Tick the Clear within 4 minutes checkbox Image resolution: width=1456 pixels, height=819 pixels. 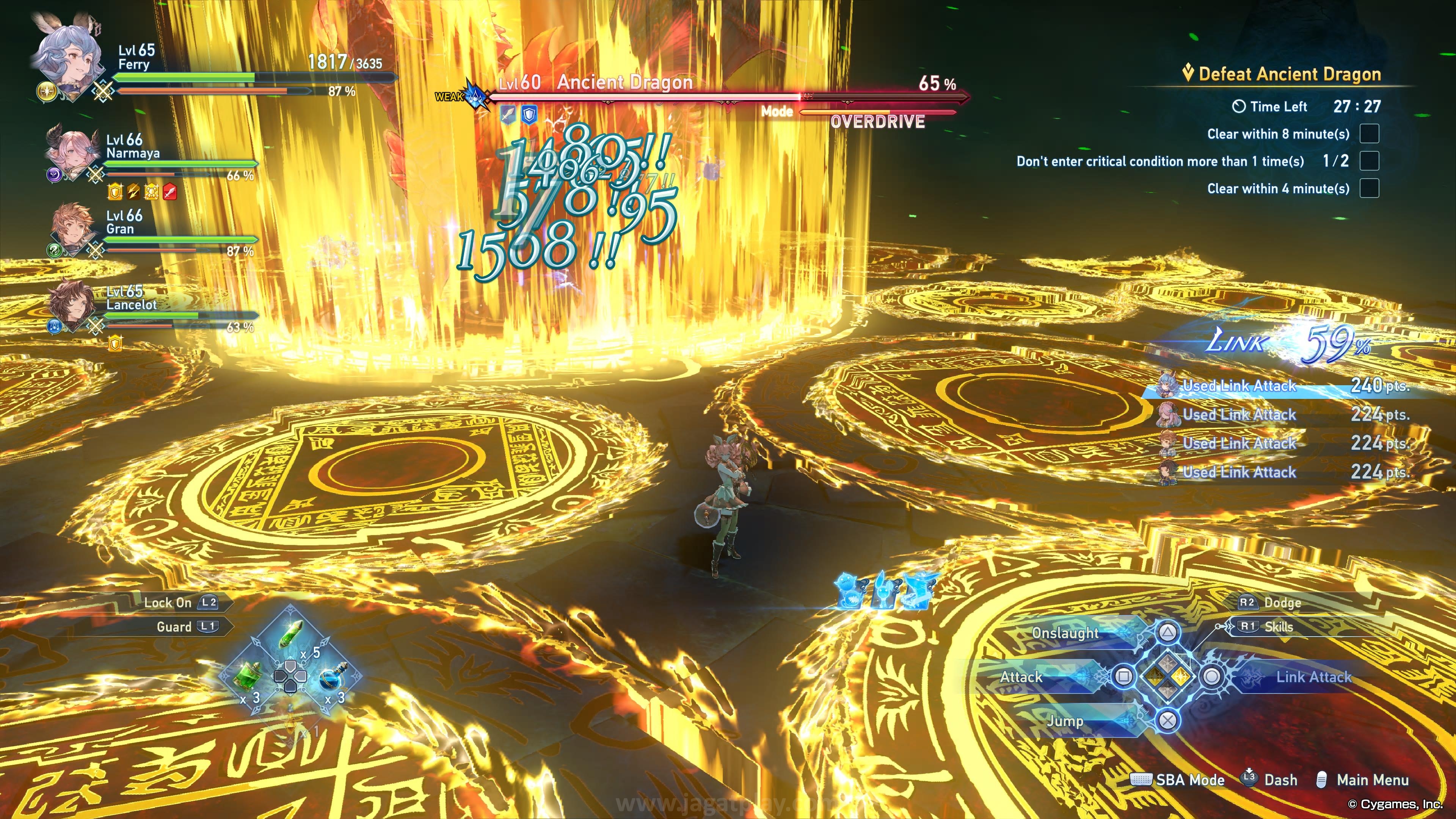pos(1369,188)
